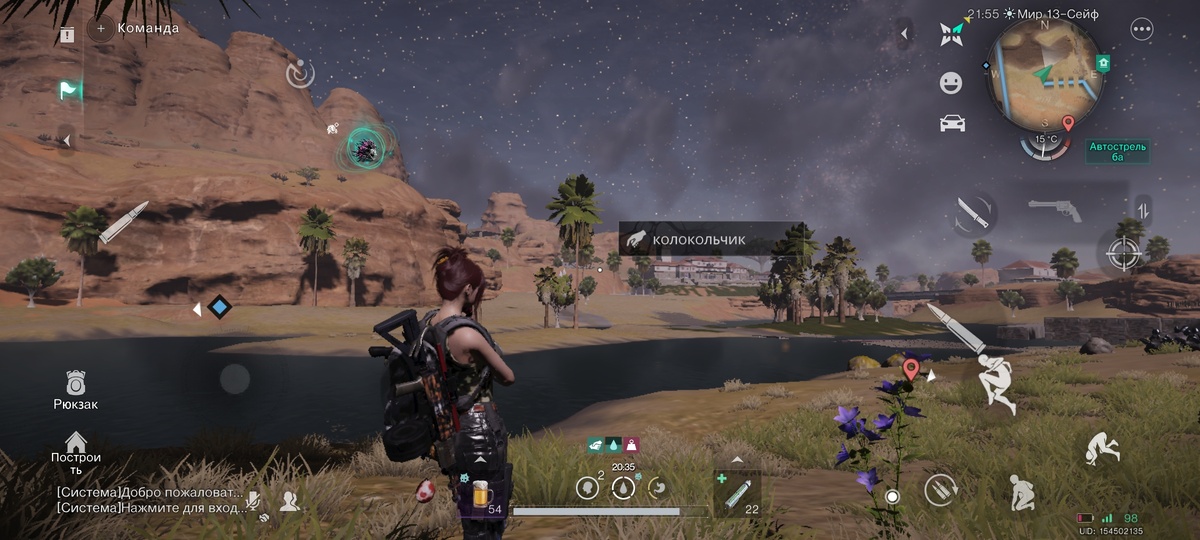Open the three-dots more options menu
The height and width of the screenshot is (540, 1200).
(1142, 30)
